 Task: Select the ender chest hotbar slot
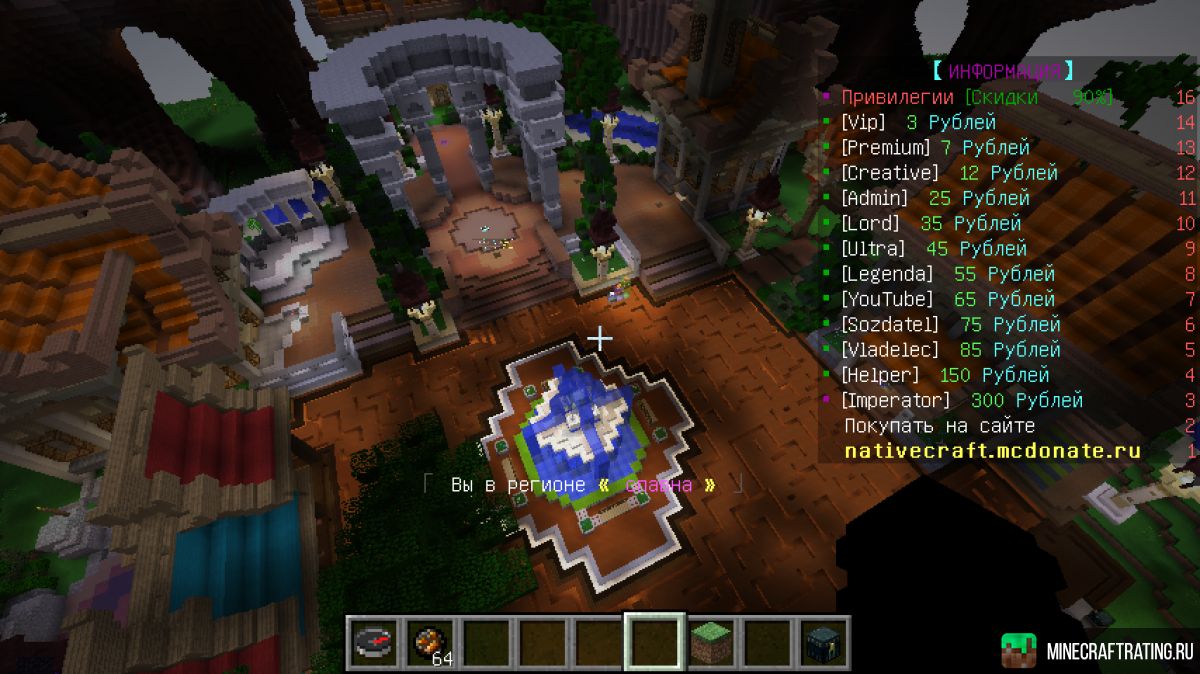823,641
